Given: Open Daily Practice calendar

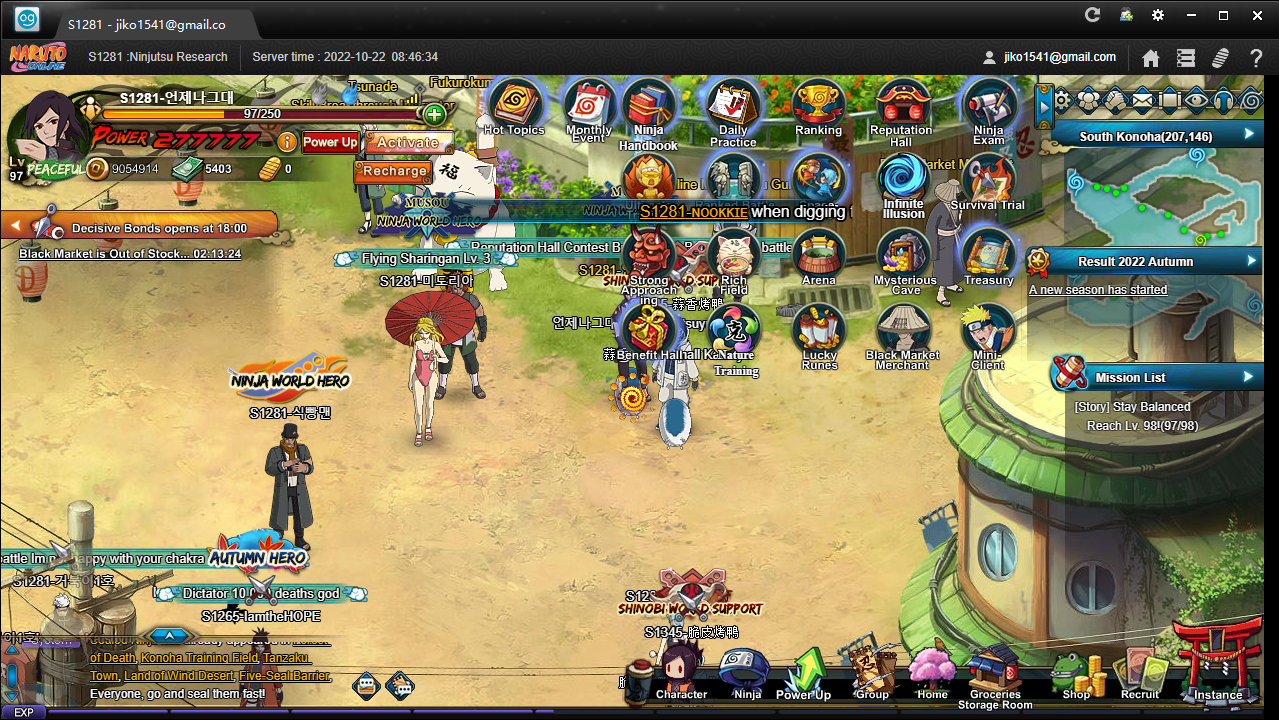Looking at the screenshot, I should 733,106.
